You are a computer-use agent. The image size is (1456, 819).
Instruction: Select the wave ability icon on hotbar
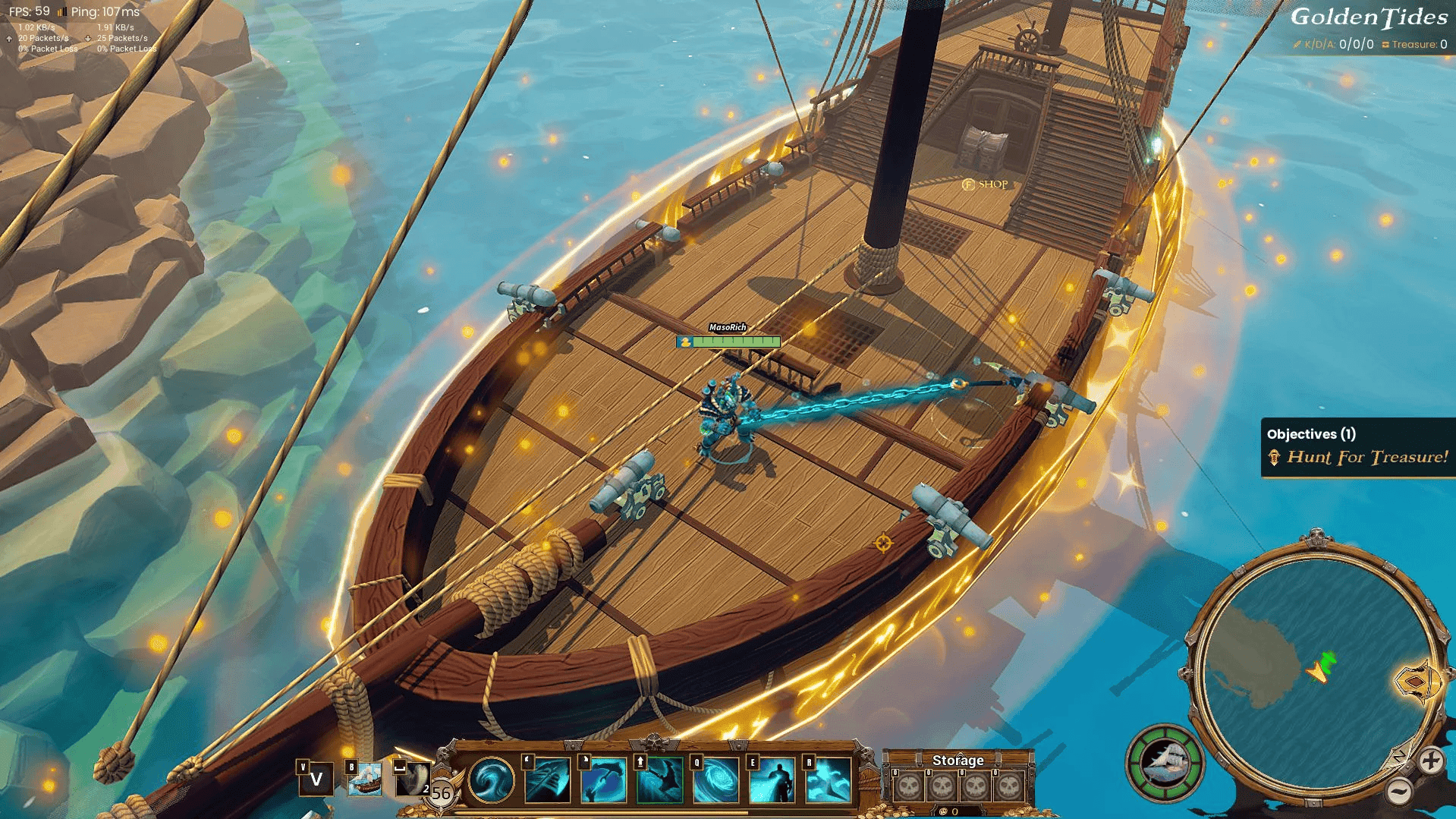(x=491, y=782)
